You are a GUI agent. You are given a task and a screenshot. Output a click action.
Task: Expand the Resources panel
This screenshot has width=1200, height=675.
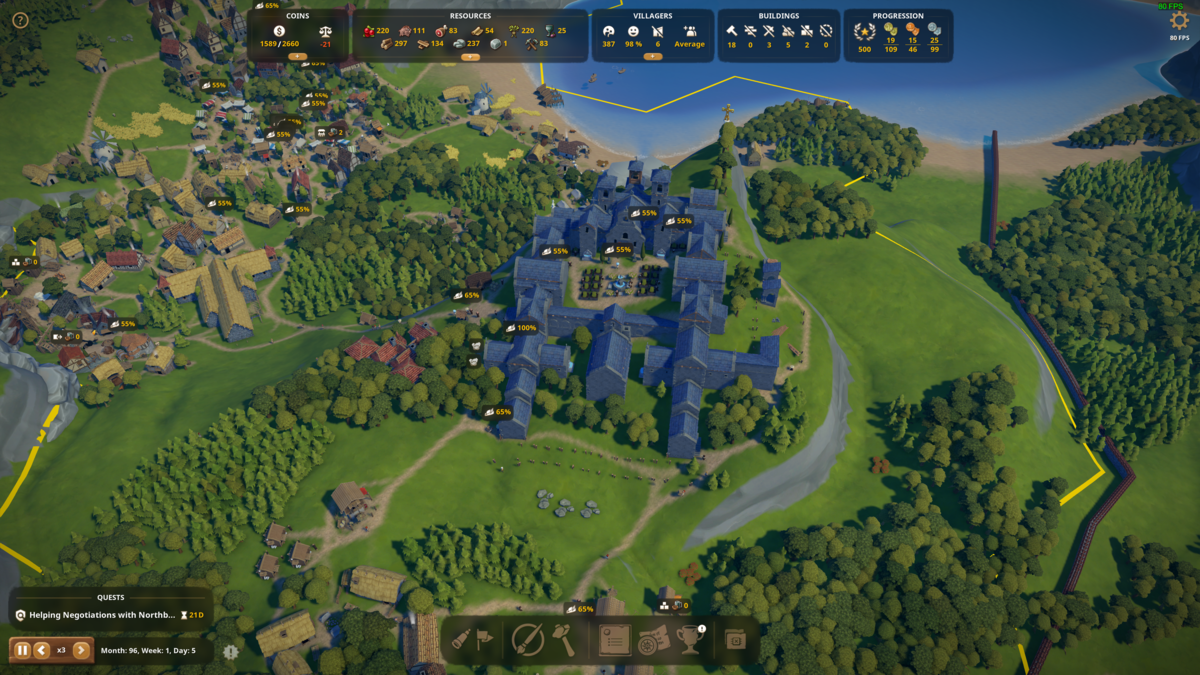[470, 57]
